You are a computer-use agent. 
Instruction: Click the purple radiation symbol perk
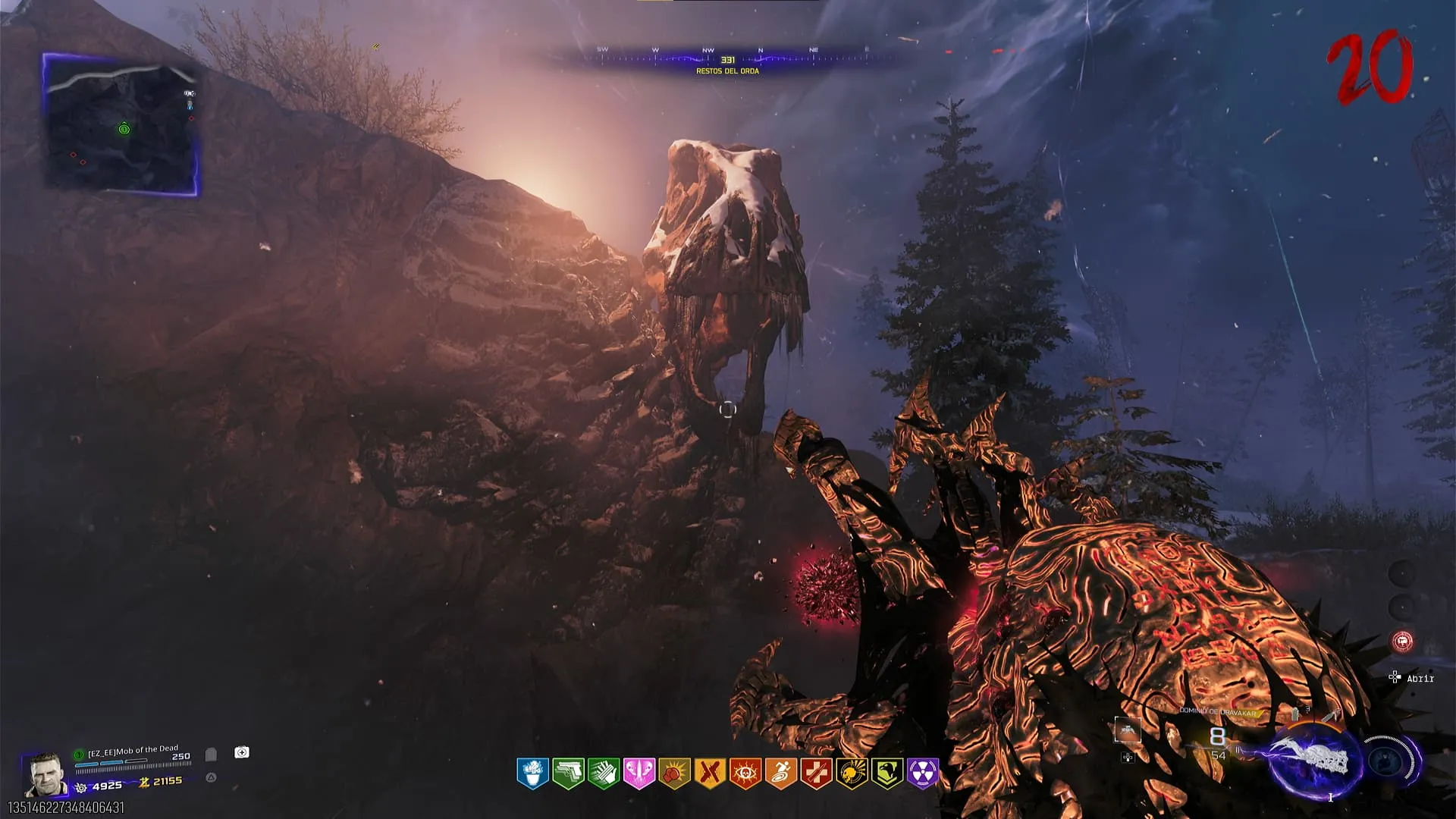(x=923, y=773)
